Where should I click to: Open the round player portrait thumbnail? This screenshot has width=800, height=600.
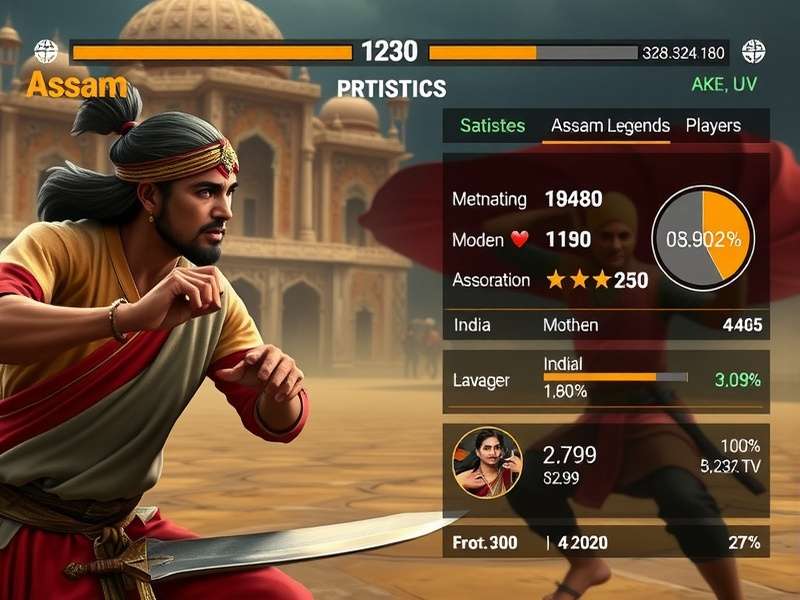tap(487, 463)
